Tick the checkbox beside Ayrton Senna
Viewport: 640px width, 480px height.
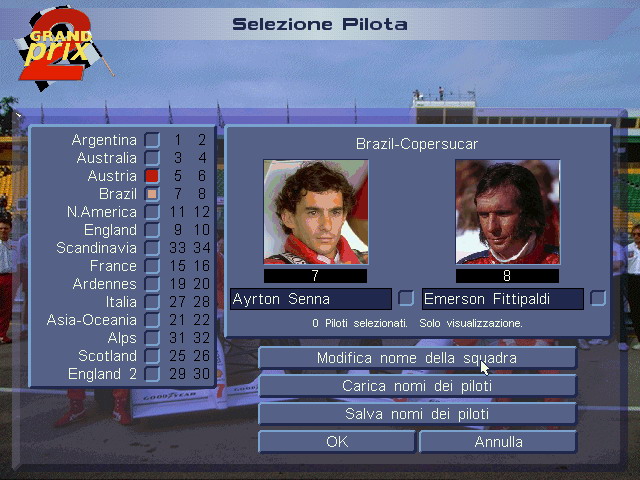coord(406,298)
